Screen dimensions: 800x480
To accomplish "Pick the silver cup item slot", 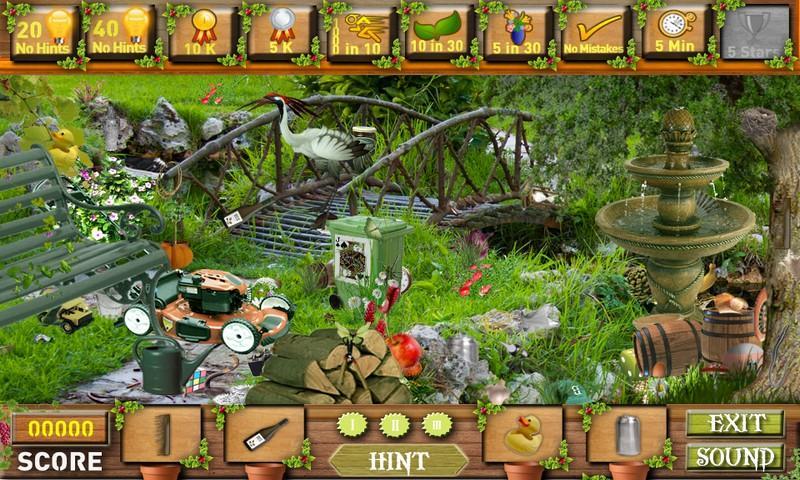I will pos(627,434).
